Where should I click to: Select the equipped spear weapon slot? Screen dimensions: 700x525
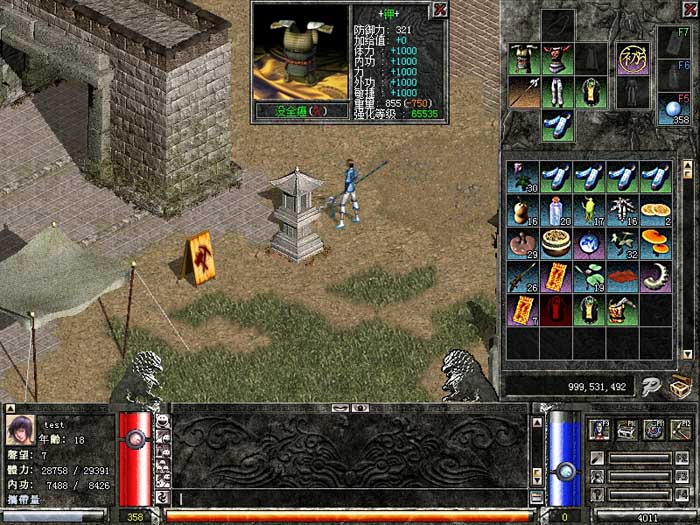524,92
